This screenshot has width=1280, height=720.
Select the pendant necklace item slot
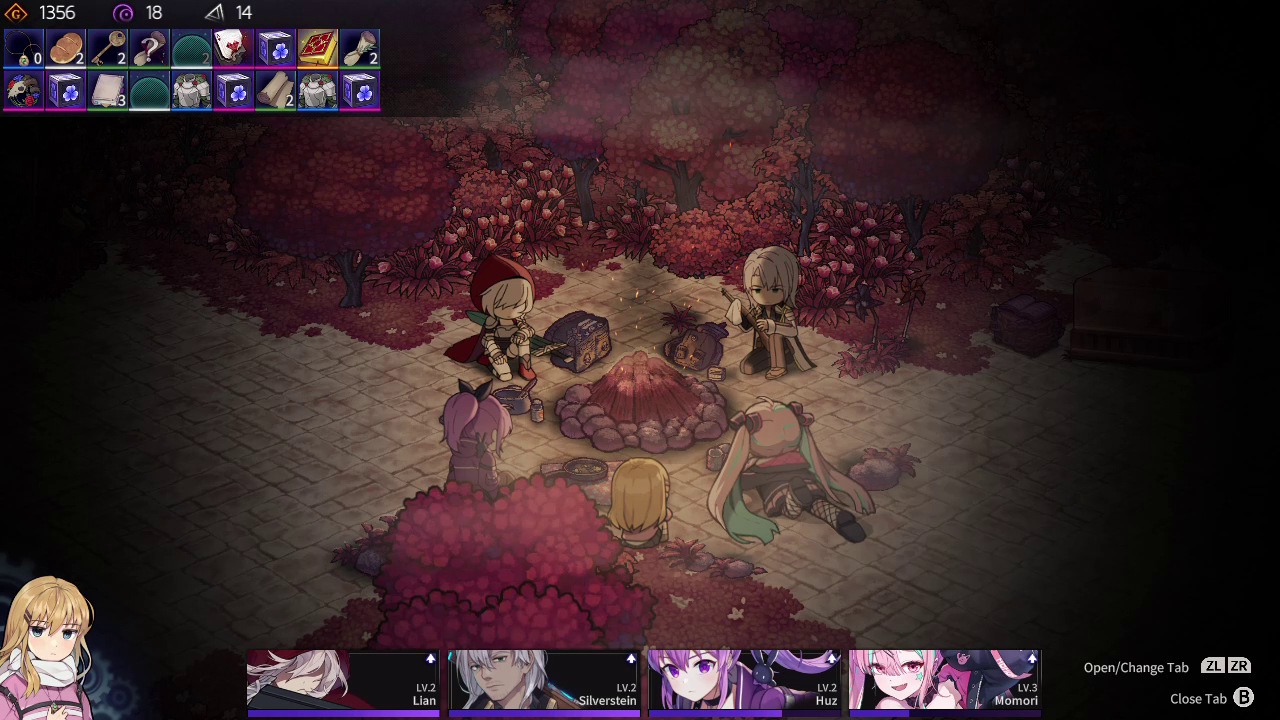pos(24,48)
